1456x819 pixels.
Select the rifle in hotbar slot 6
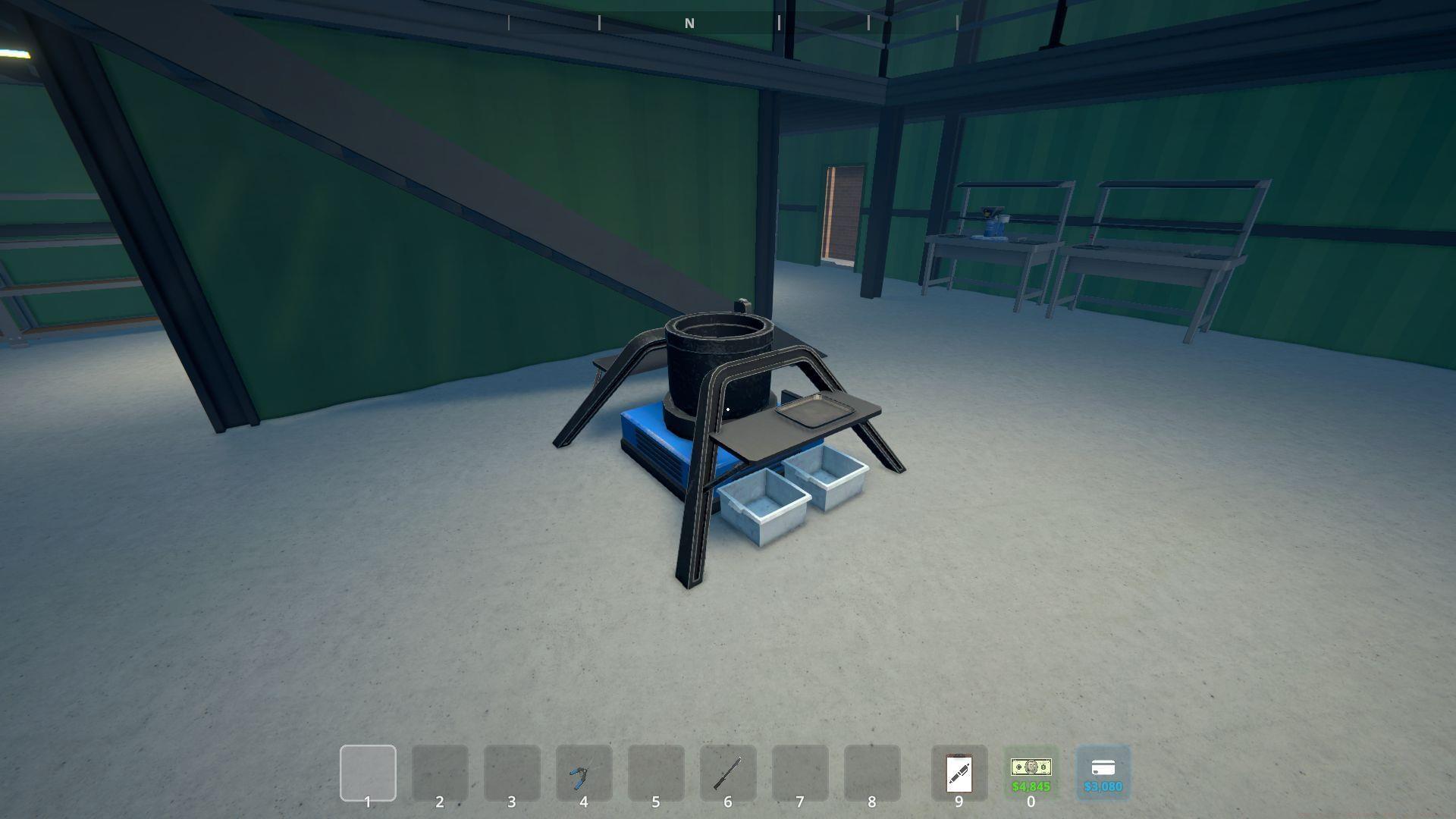[x=727, y=773]
